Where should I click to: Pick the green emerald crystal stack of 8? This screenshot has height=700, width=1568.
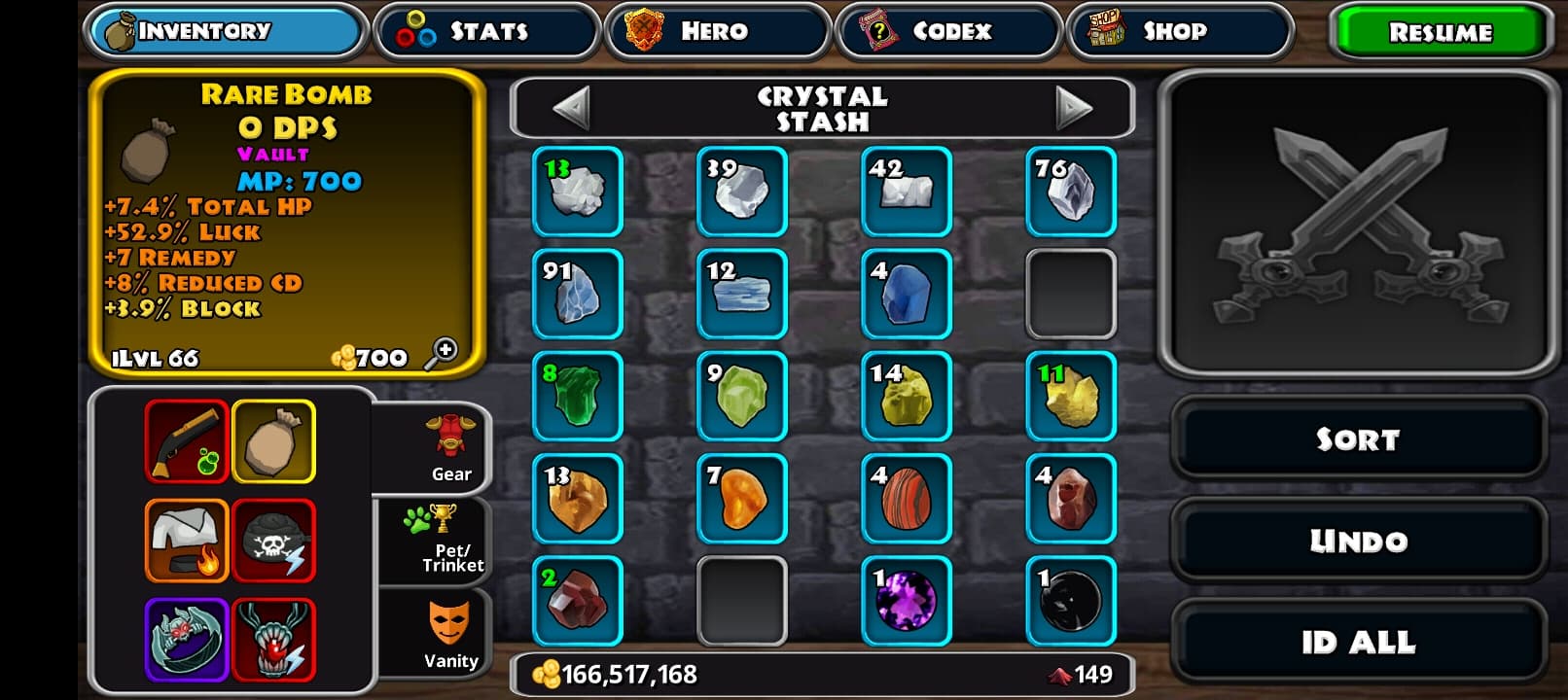(578, 396)
